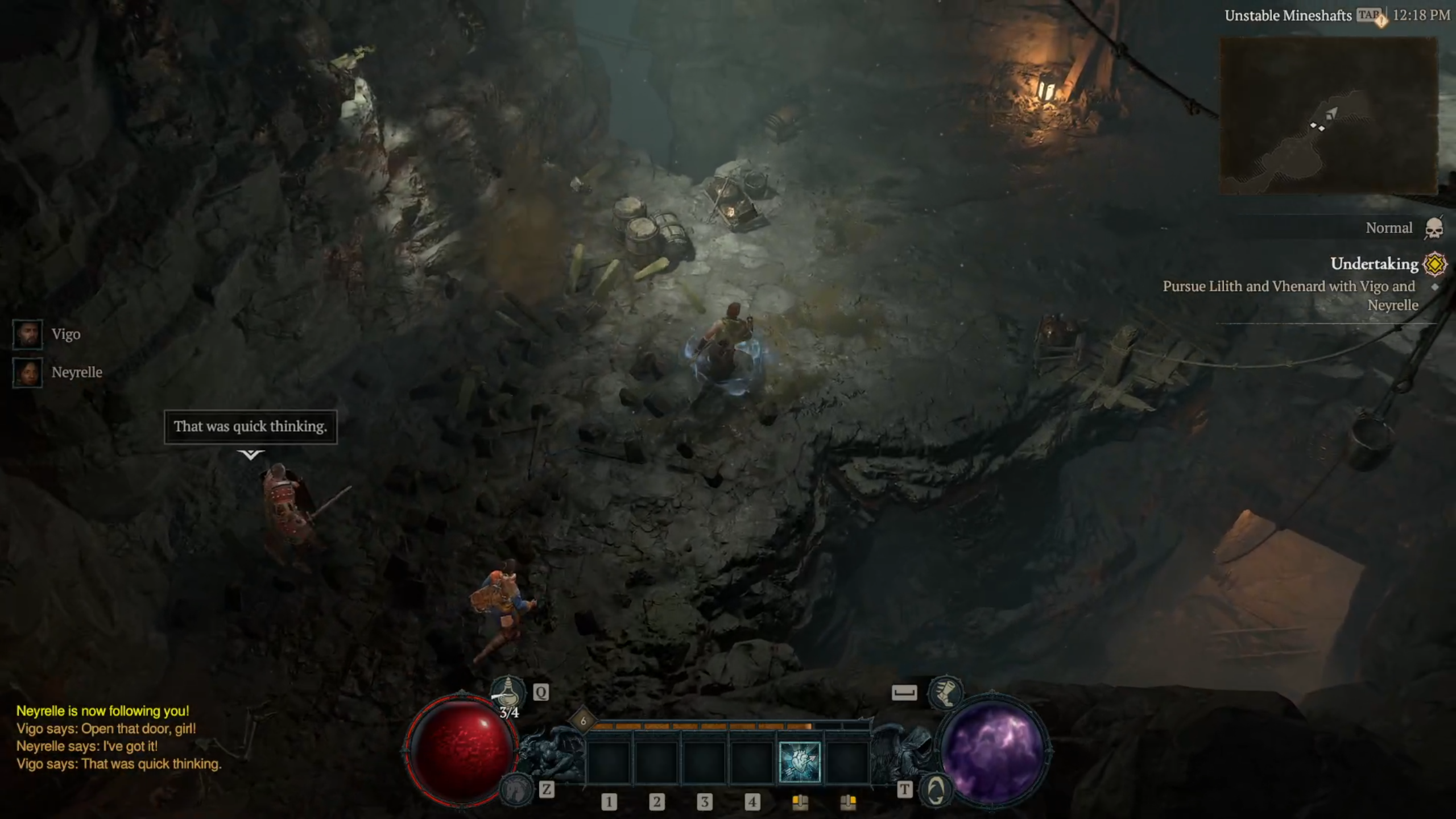The width and height of the screenshot is (1456, 819).
Task: Open the town portal swirl icon
Action: [x=935, y=791]
